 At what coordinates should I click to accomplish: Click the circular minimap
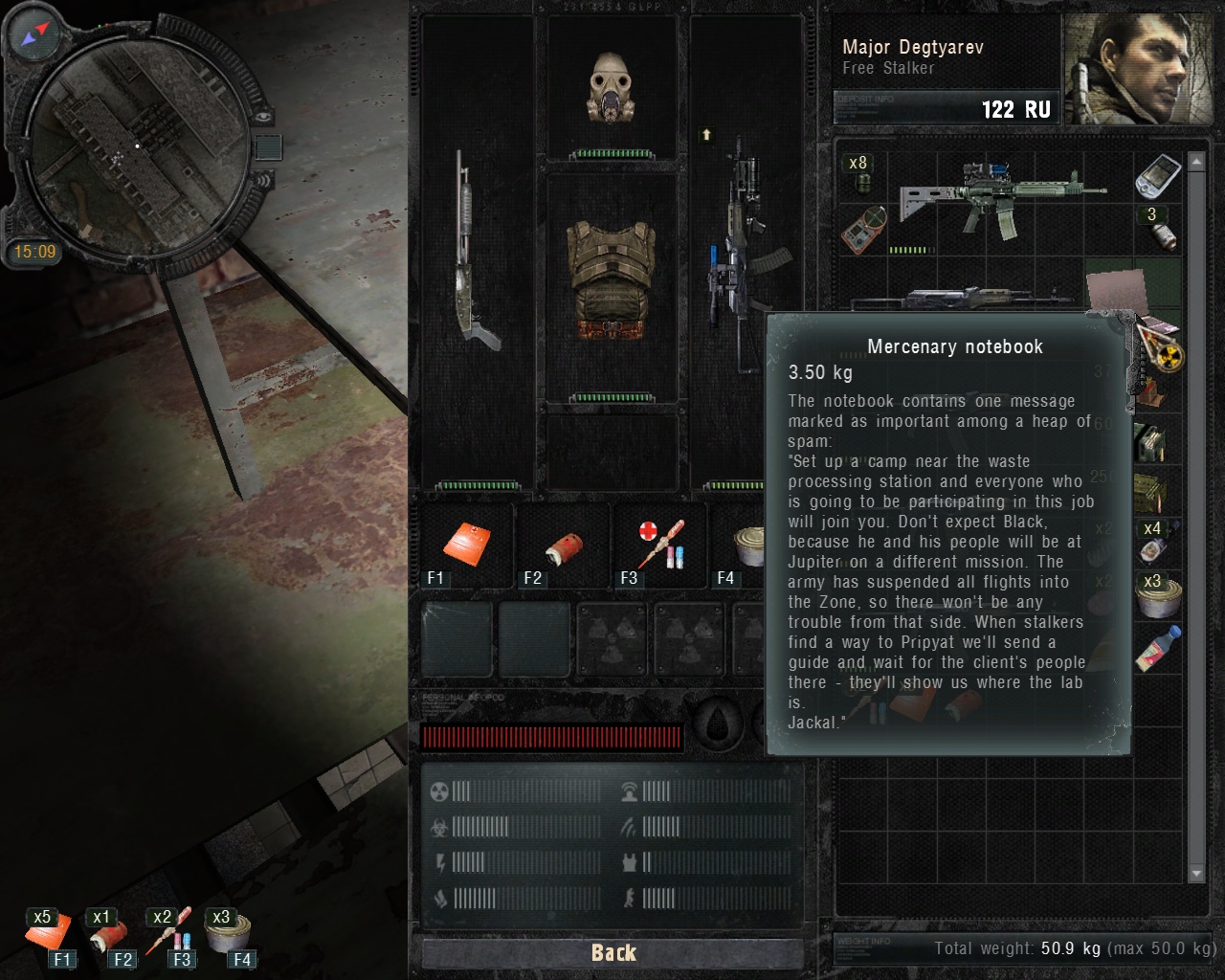tap(136, 145)
